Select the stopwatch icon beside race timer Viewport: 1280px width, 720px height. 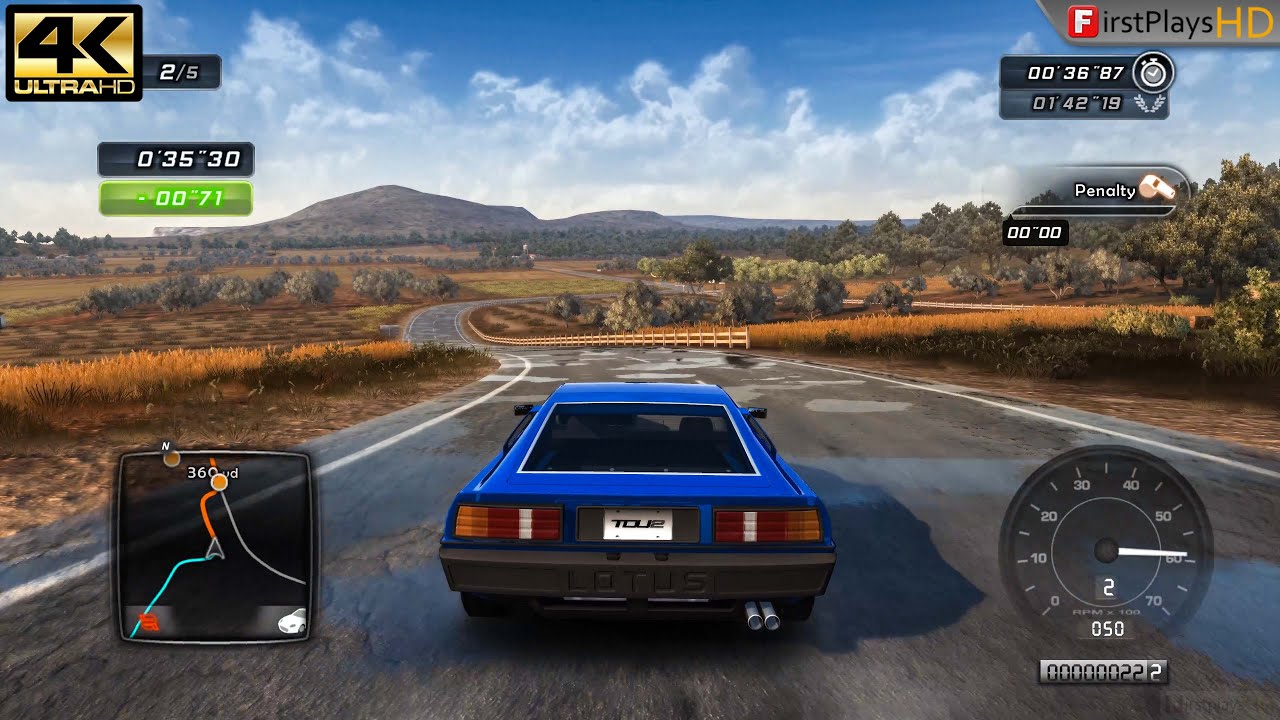[1157, 73]
